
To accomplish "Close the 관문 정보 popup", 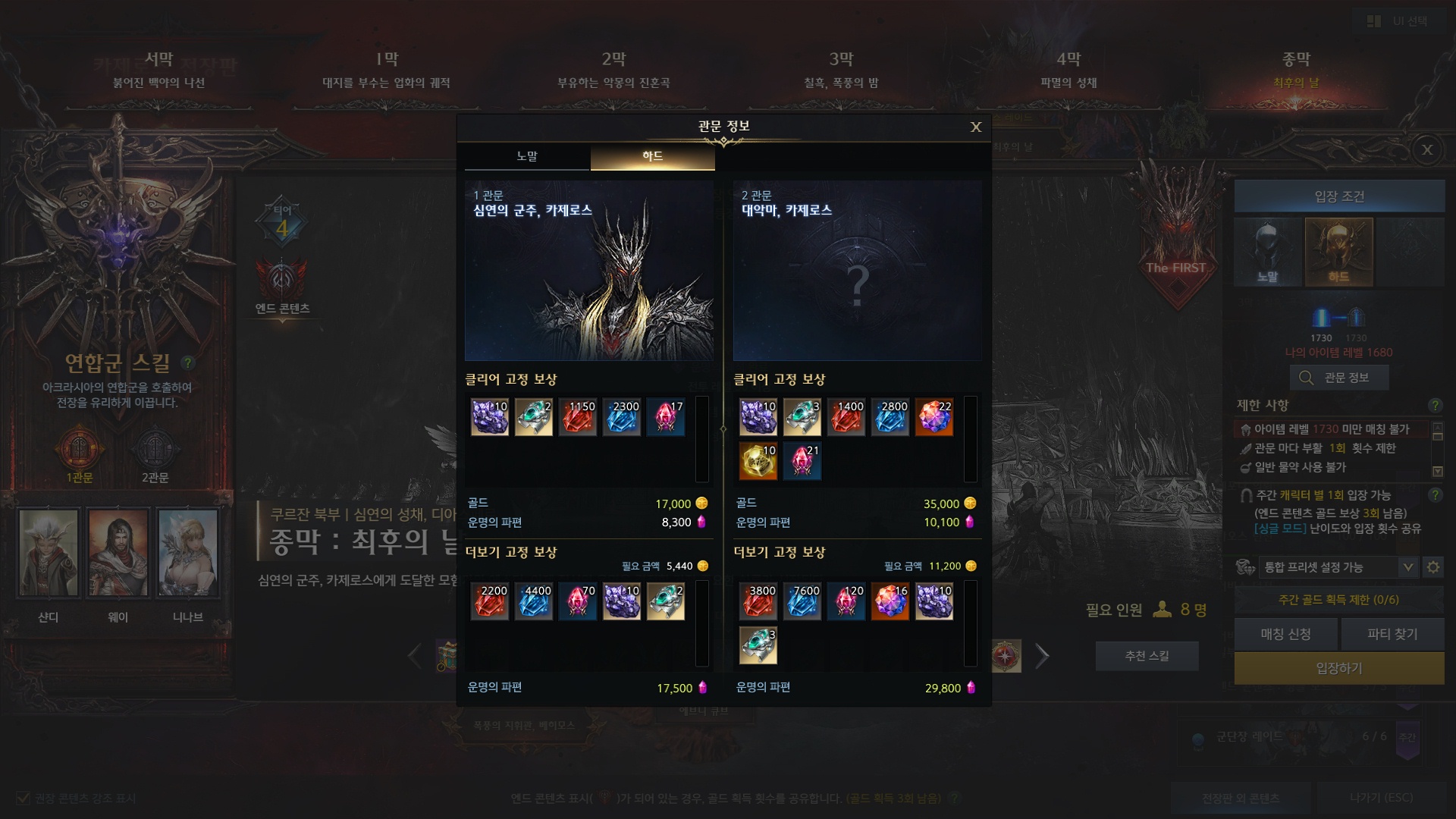I will pos(976,127).
